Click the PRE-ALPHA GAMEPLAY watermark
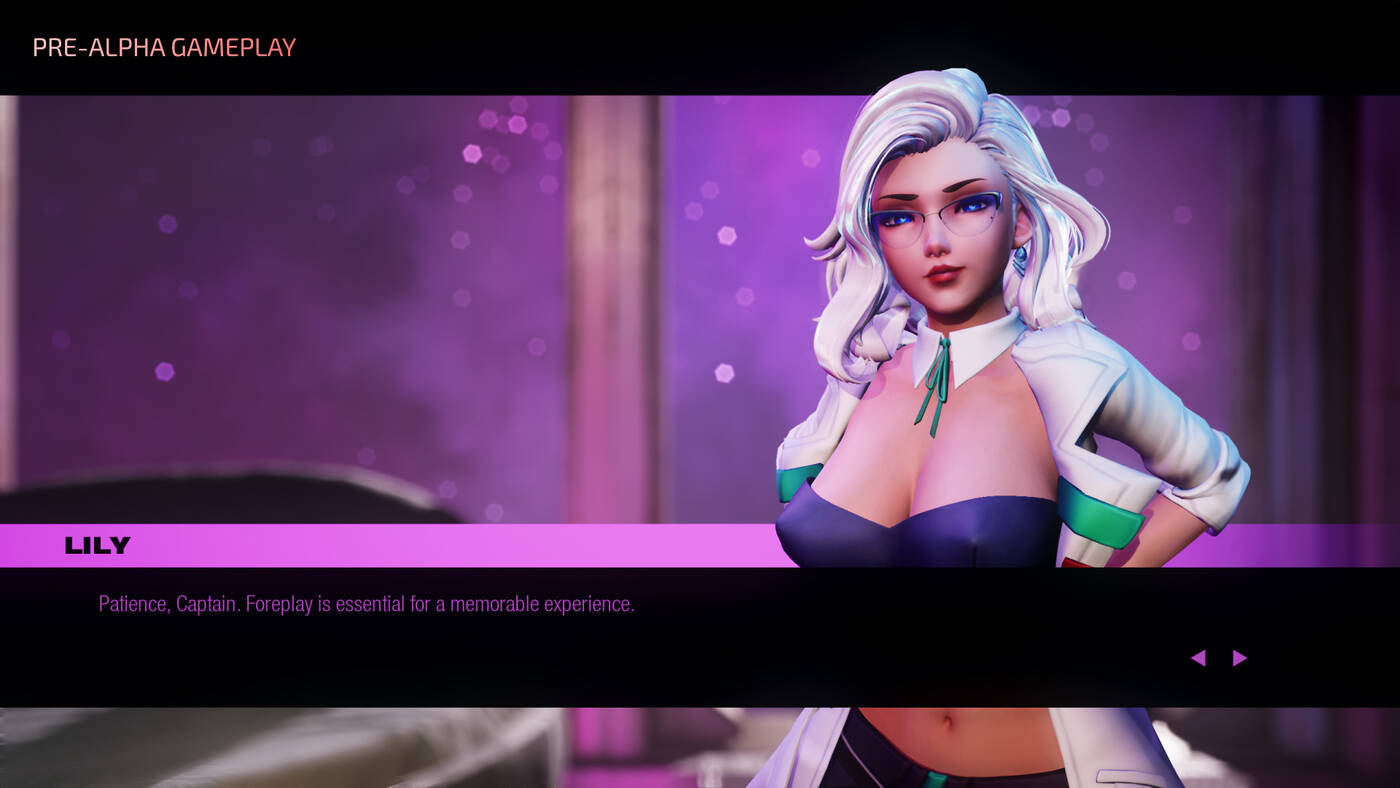This screenshot has height=788, width=1400. coord(163,46)
